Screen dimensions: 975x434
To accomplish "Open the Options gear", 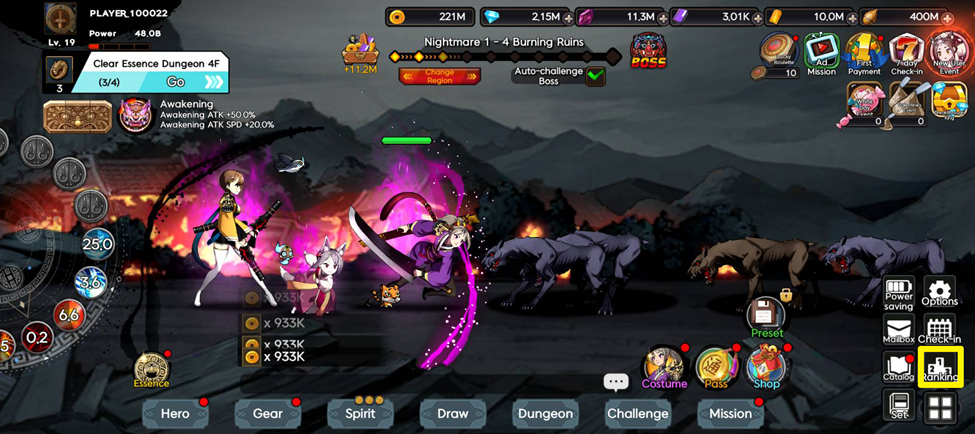I will click(x=939, y=293).
